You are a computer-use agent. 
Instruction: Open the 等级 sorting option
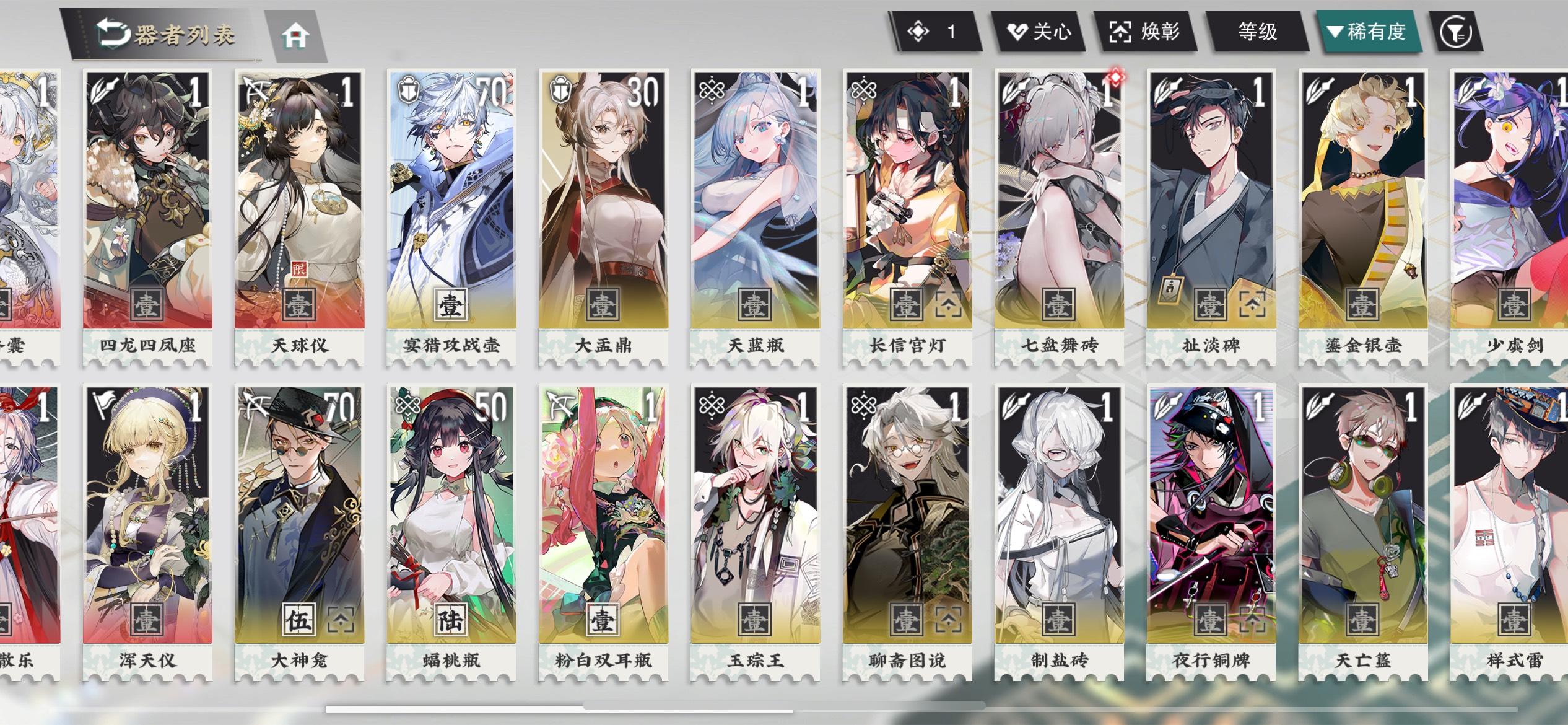click(x=1257, y=30)
